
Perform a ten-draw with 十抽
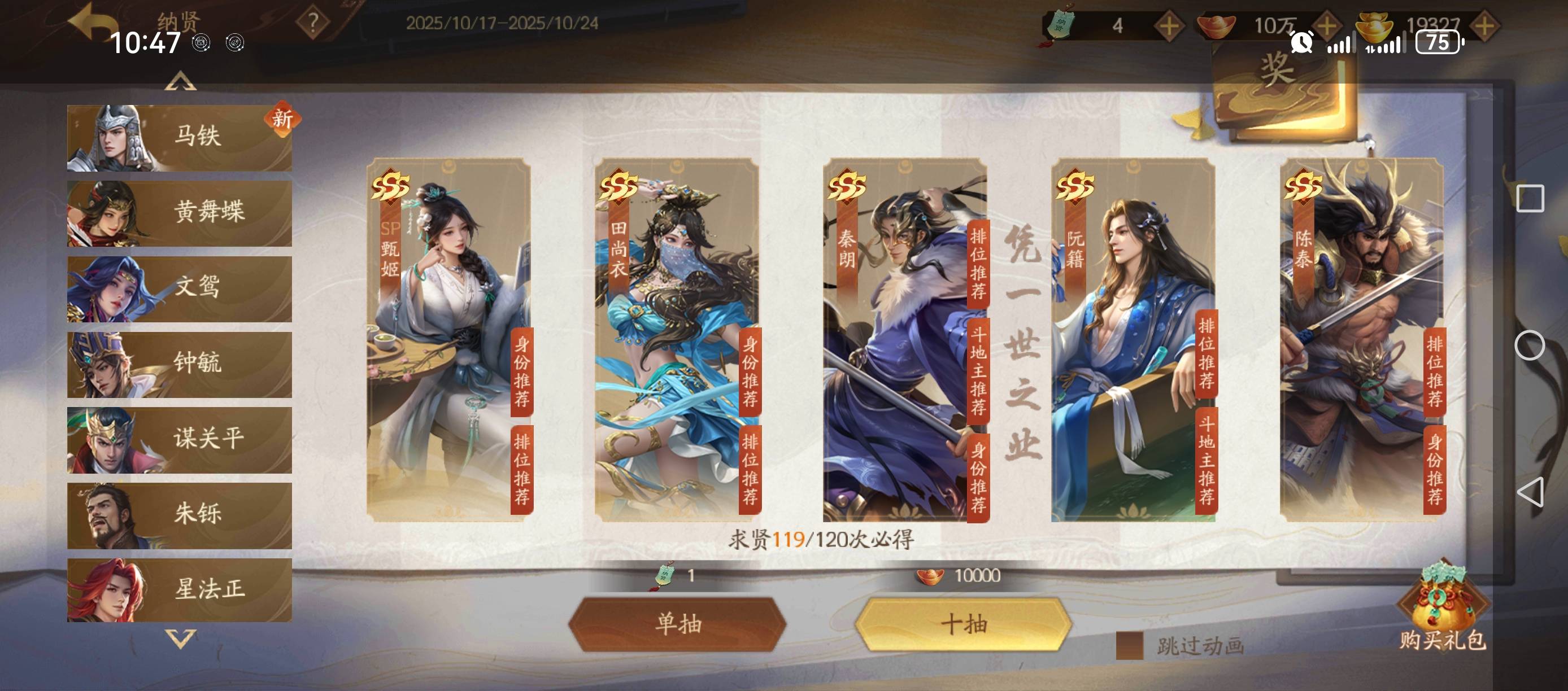click(x=964, y=624)
